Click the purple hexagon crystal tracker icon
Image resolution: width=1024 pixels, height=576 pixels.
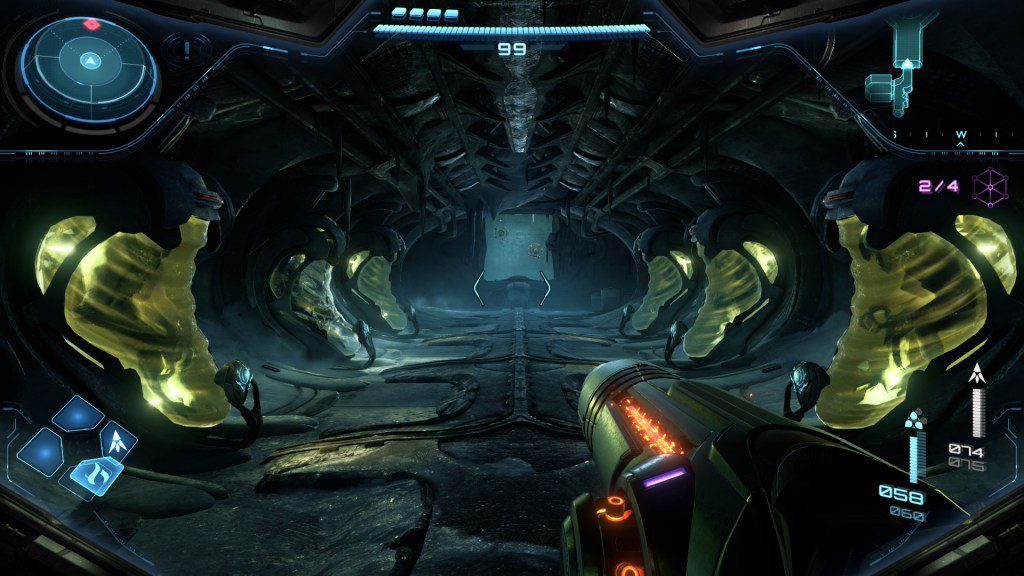[x=989, y=186]
